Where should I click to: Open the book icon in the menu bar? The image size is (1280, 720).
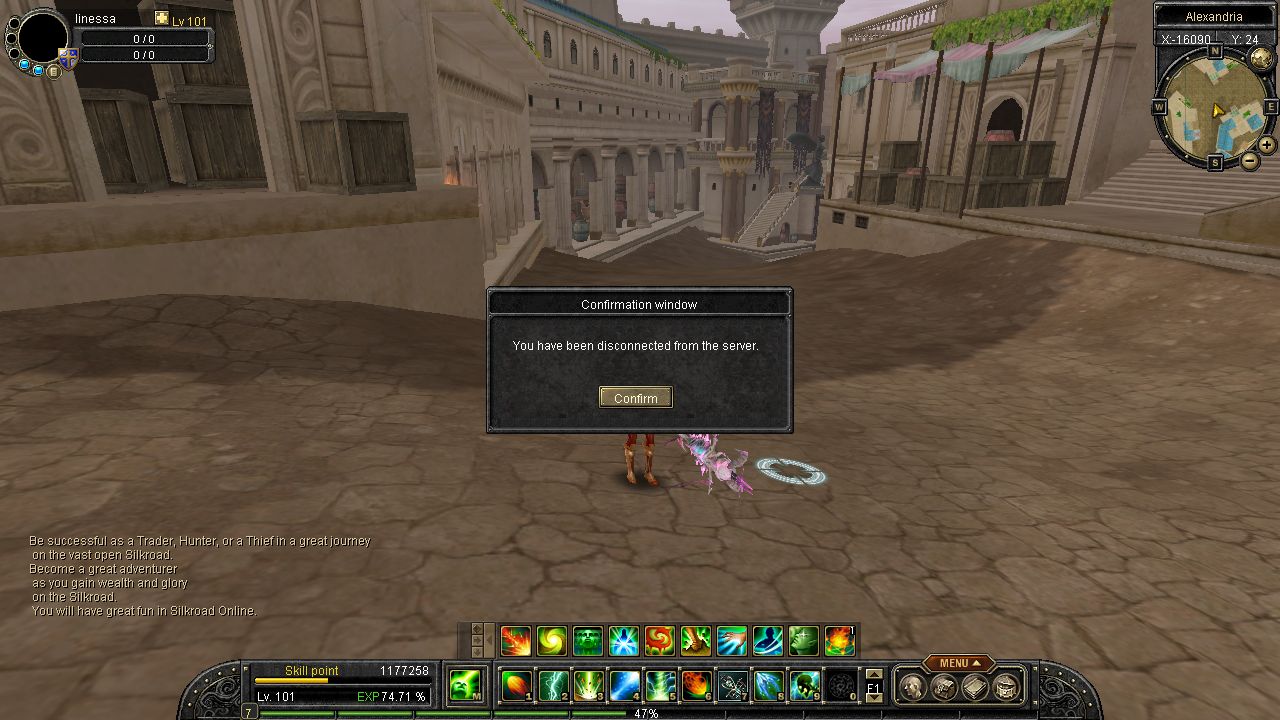click(x=975, y=687)
